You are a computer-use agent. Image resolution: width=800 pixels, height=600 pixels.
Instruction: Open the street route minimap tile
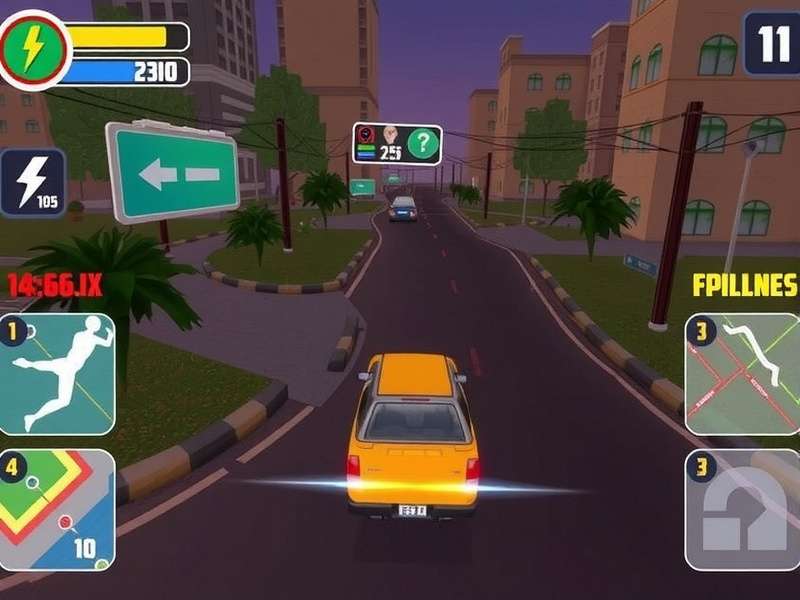coord(742,374)
